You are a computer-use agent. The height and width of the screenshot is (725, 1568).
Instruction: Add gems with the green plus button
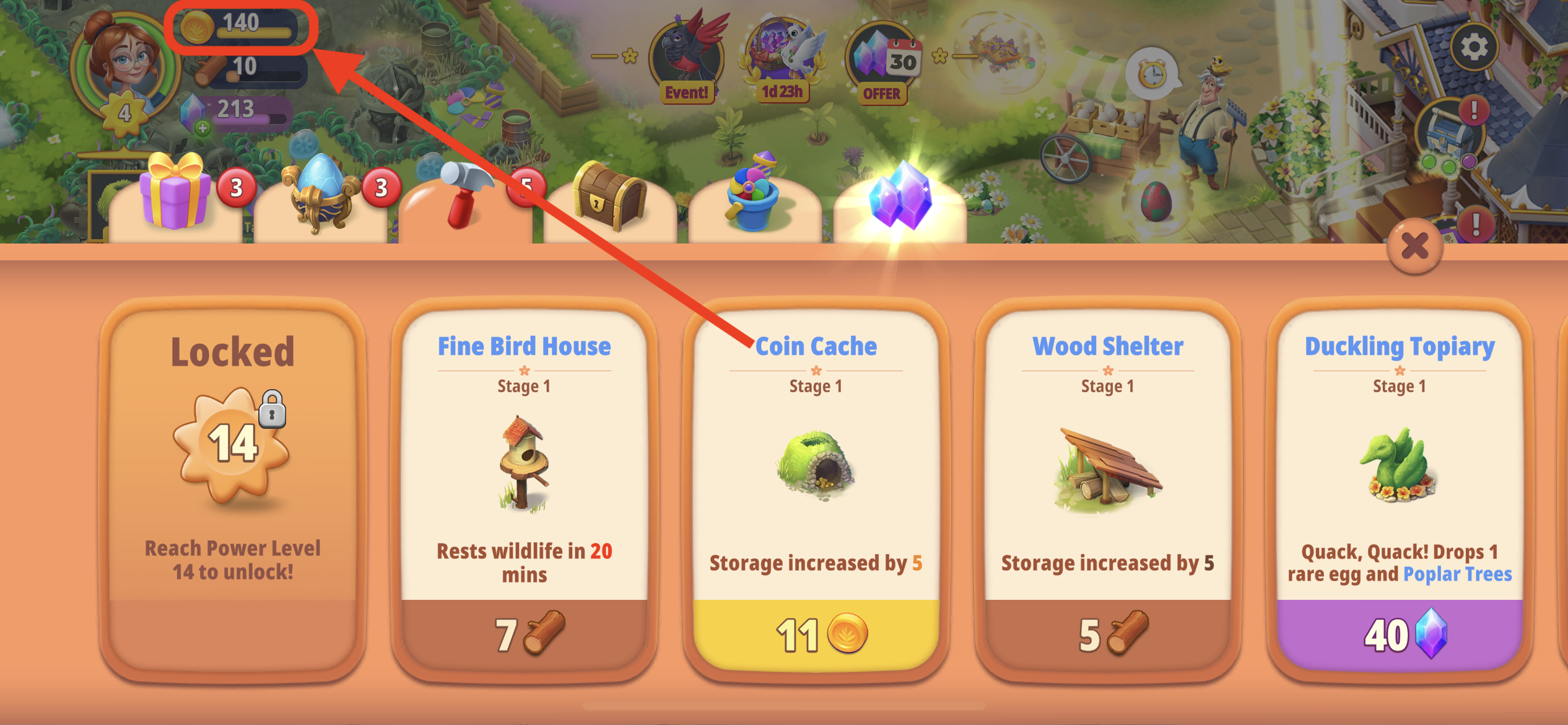(x=203, y=128)
